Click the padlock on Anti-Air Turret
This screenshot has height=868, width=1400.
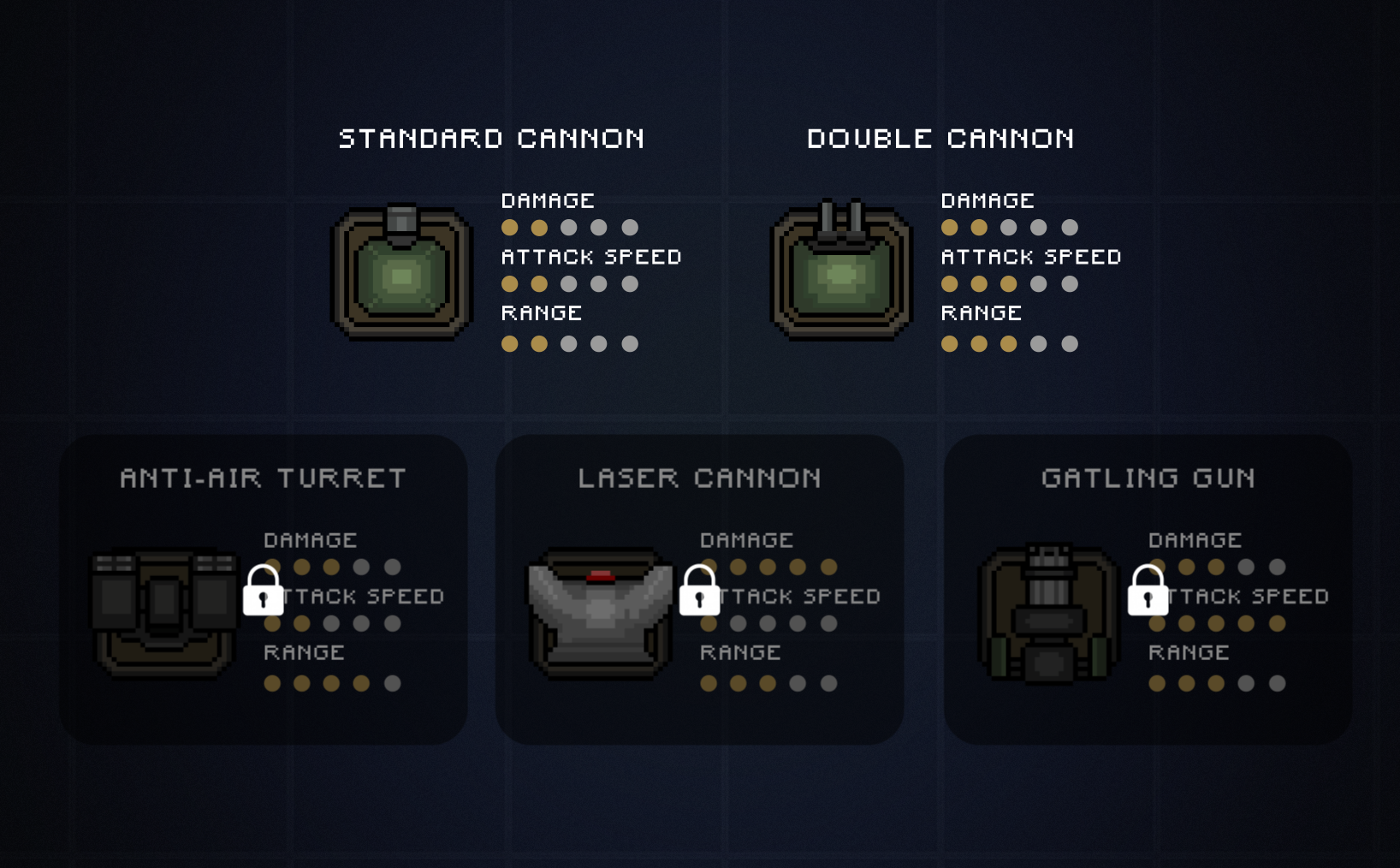pyautogui.click(x=263, y=591)
